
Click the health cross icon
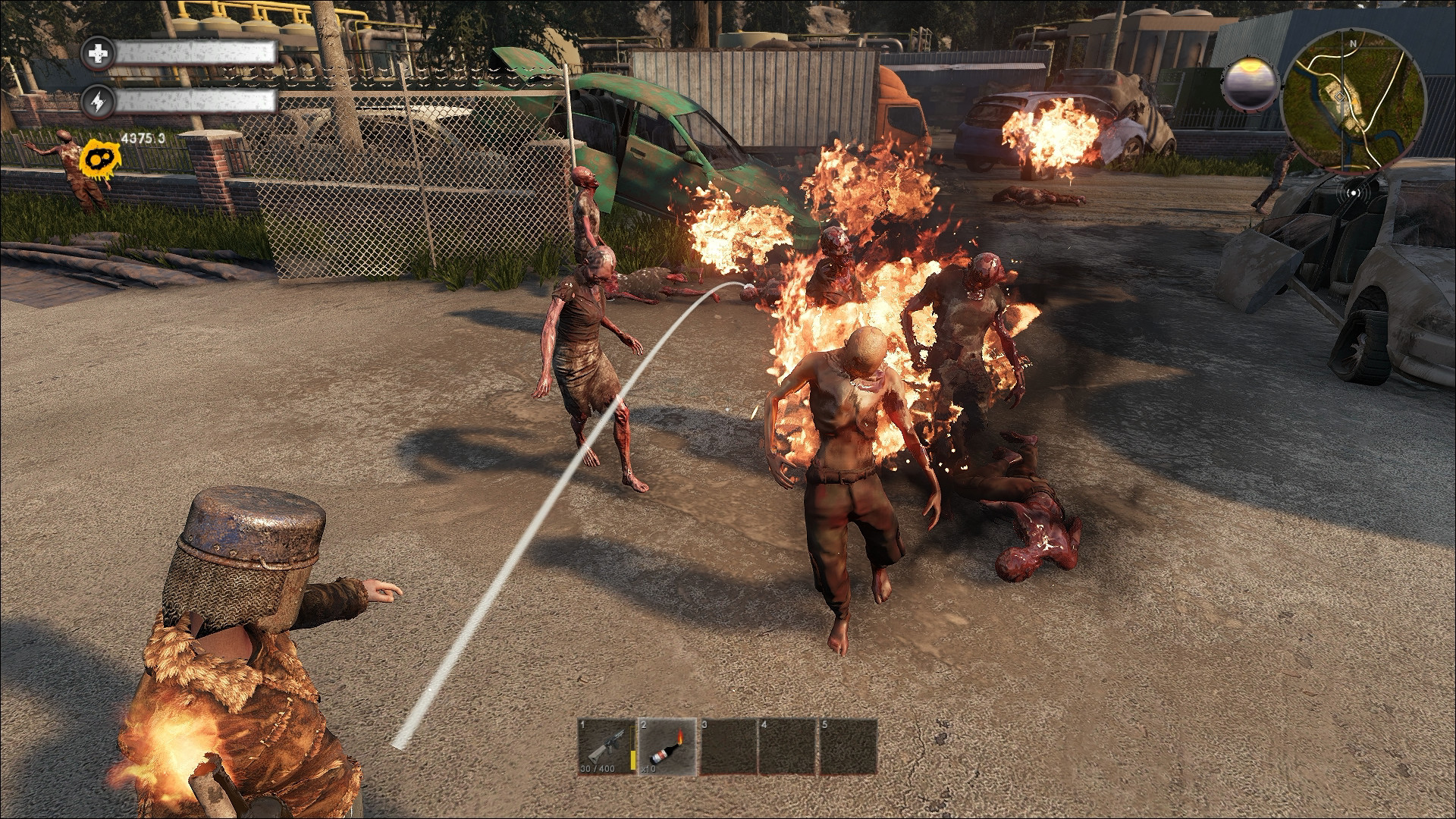(99, 53)
